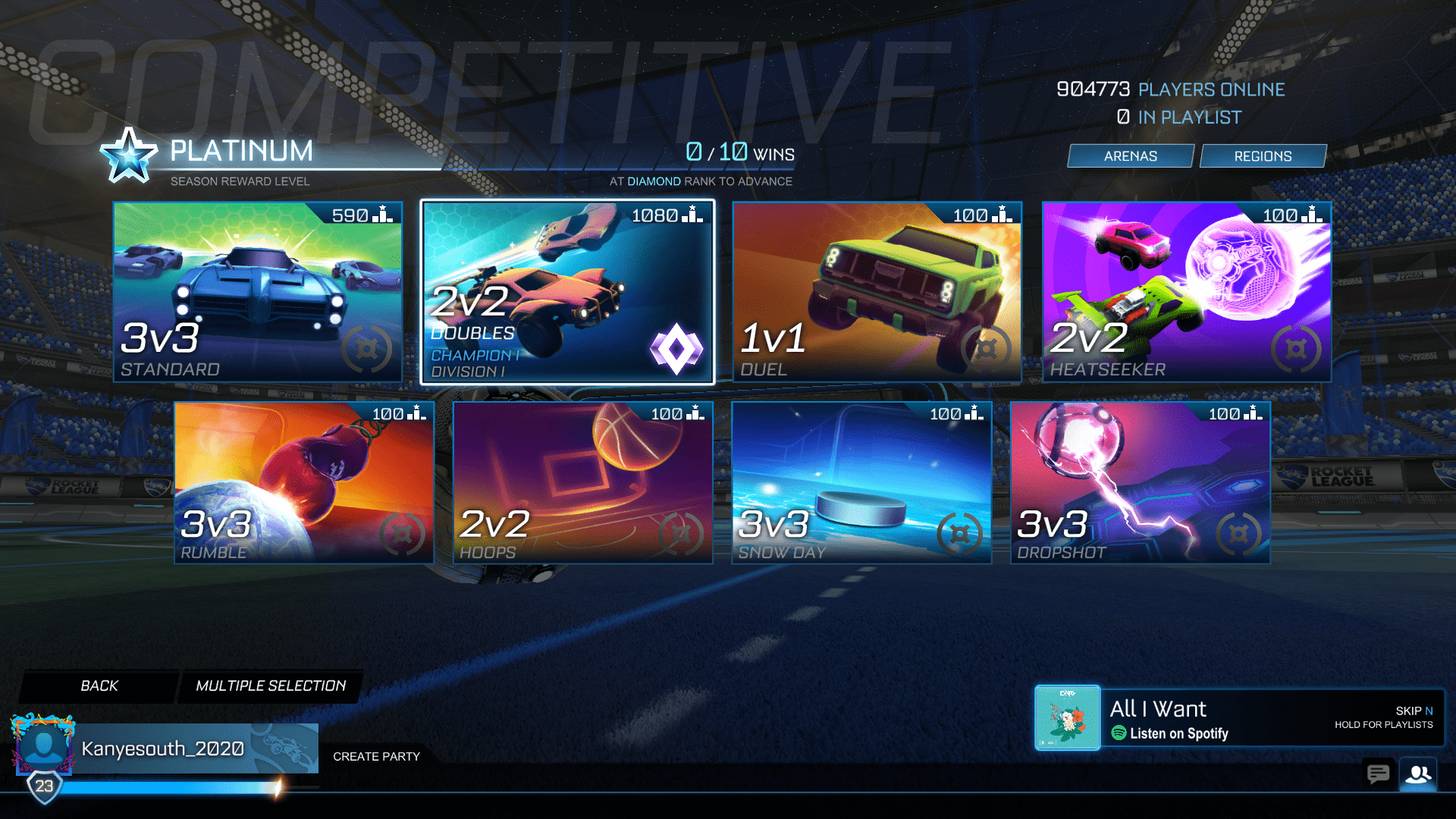The height and width of the screenshot is (819, 1456).
Task: Open the friends list icon
Action: (1420, 774)
